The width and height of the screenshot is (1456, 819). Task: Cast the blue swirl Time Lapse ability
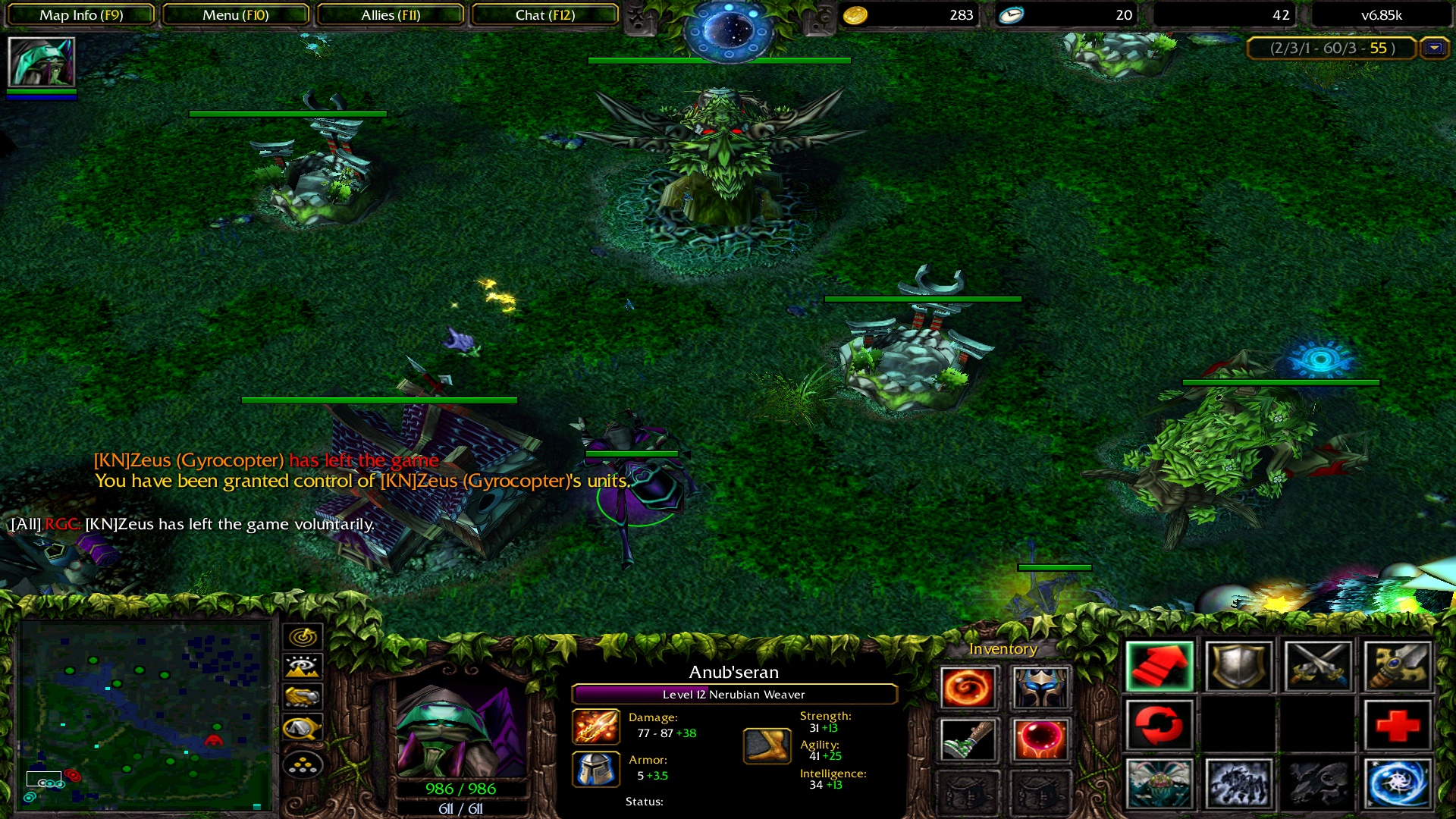[1397, 783]
